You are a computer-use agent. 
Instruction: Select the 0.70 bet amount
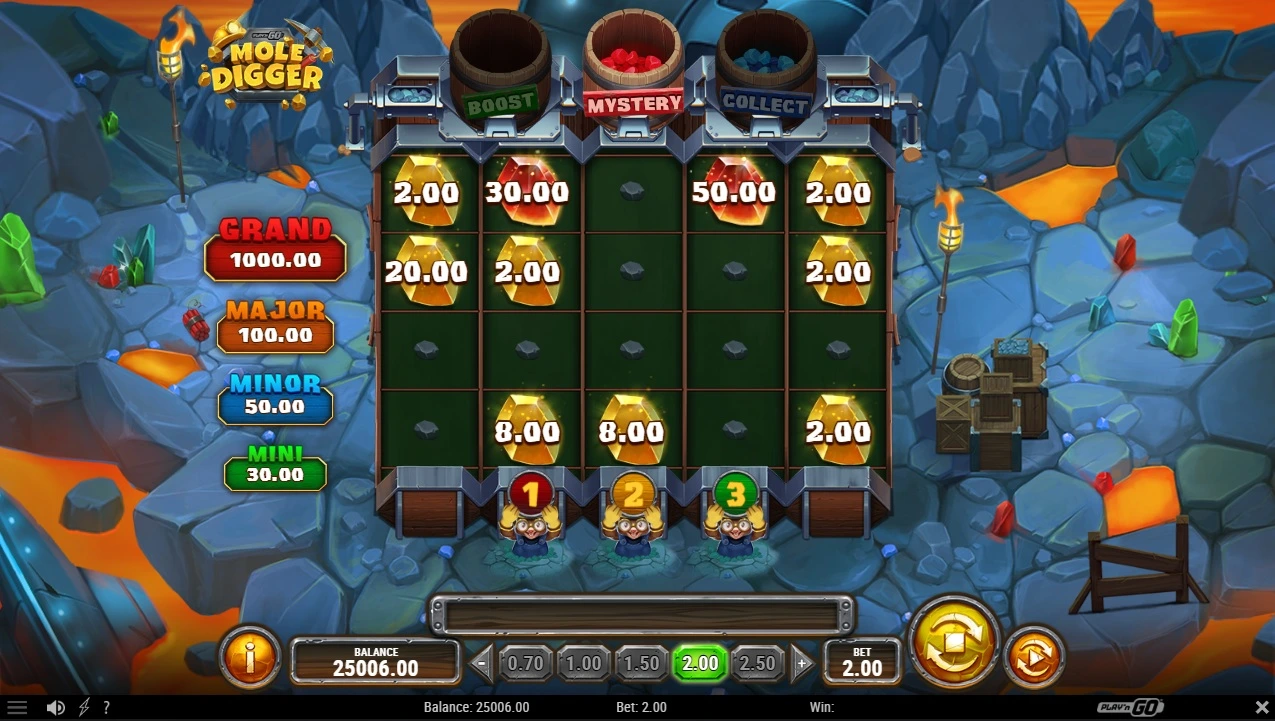526,663
